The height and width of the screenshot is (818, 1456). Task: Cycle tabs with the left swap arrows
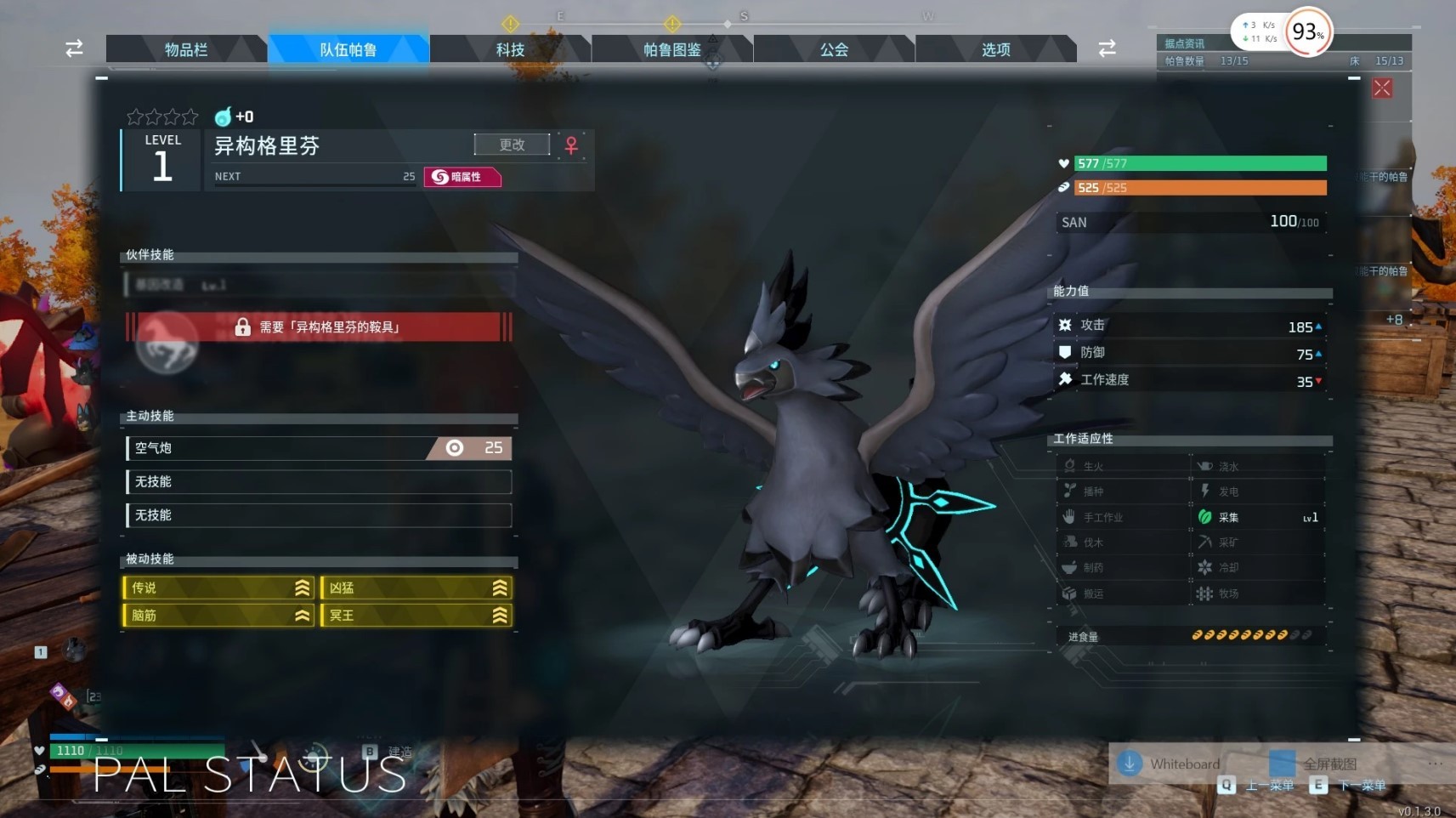(74, 48)
